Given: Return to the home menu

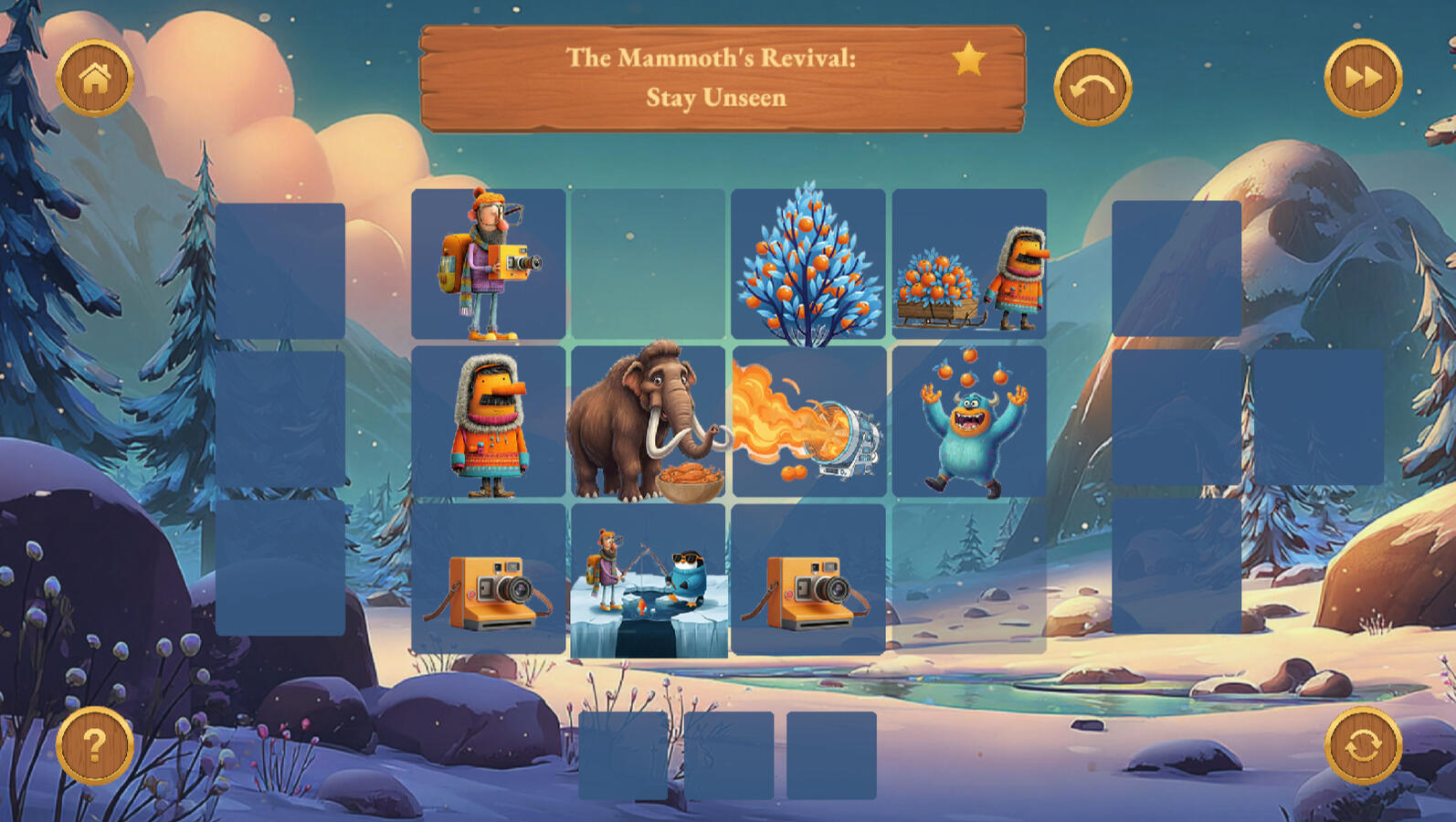Looking at the screenshot, I should coord(95,79).
